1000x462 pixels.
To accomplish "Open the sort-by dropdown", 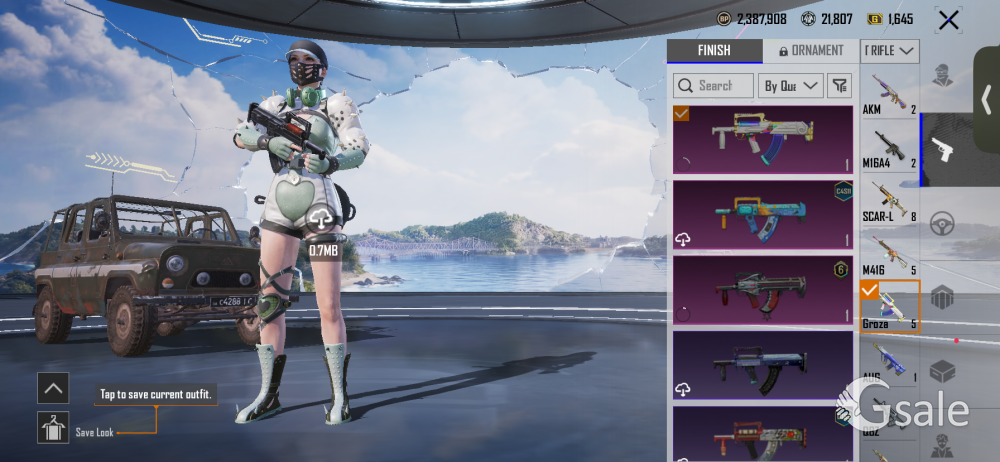I will click(791, 86).
